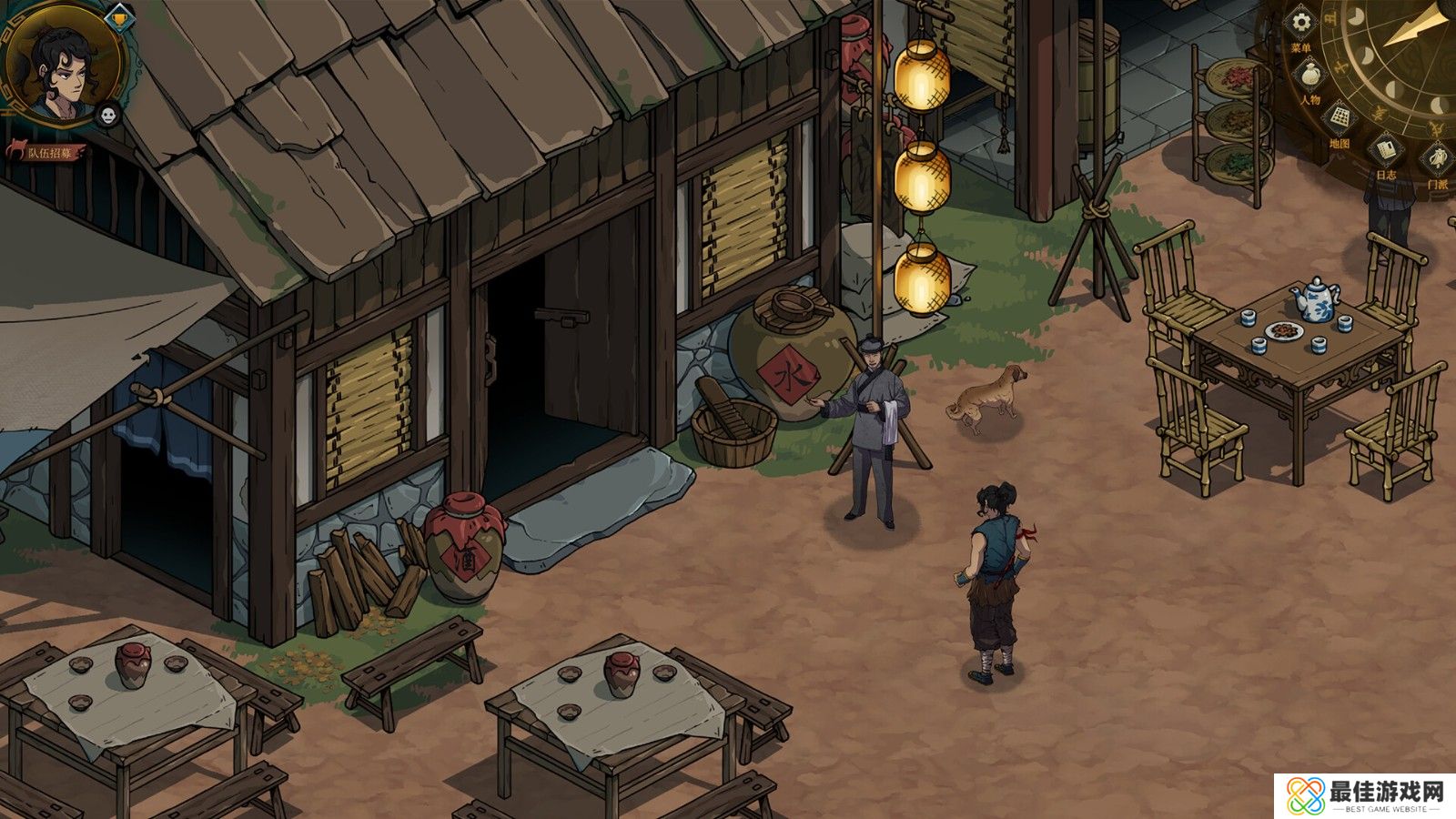This screenshot has height=819, width=1456.
Task: Select the white mask icon beside portrait
Action: point(108,115)
